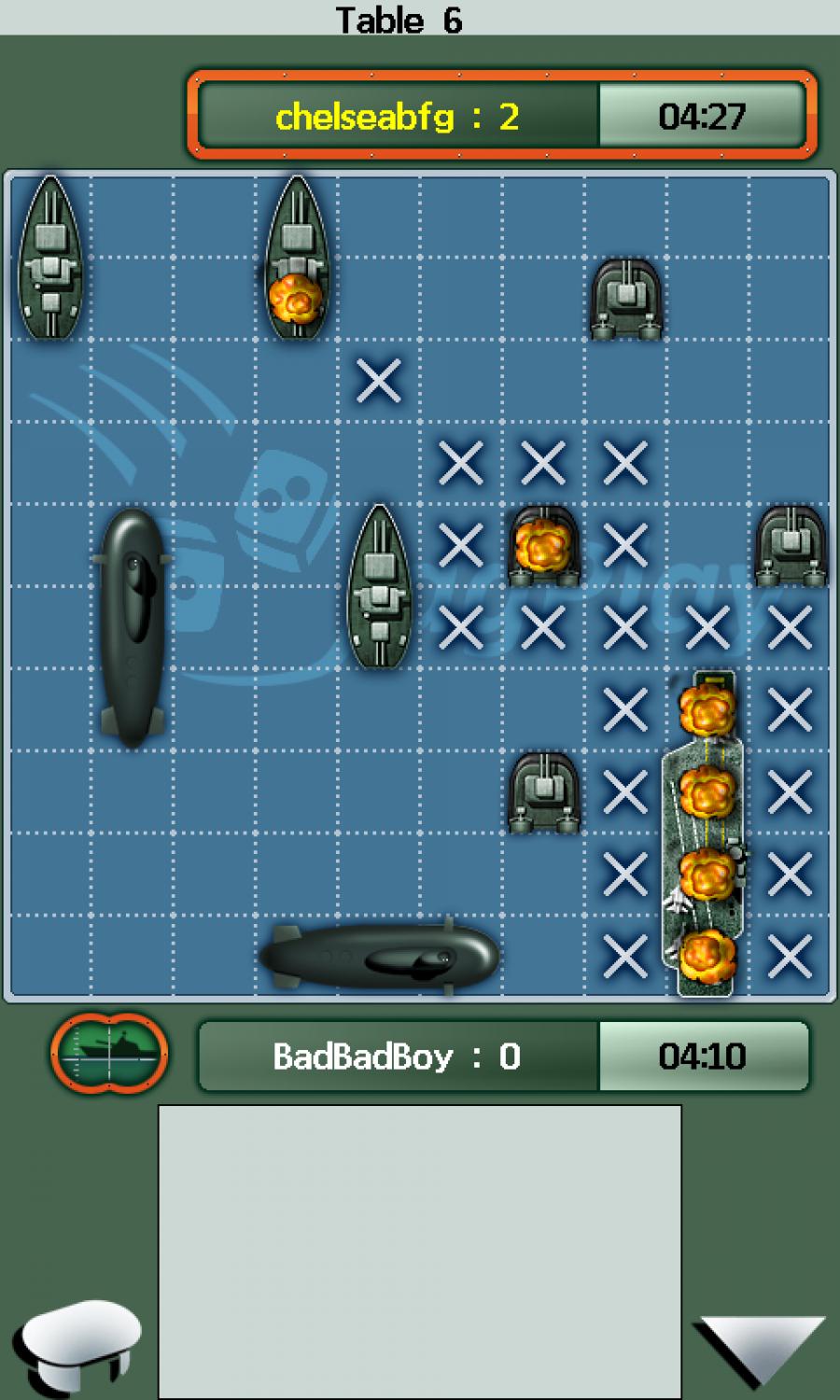
Task: Click the white cap button
Action: click(x=77, y=1341)
